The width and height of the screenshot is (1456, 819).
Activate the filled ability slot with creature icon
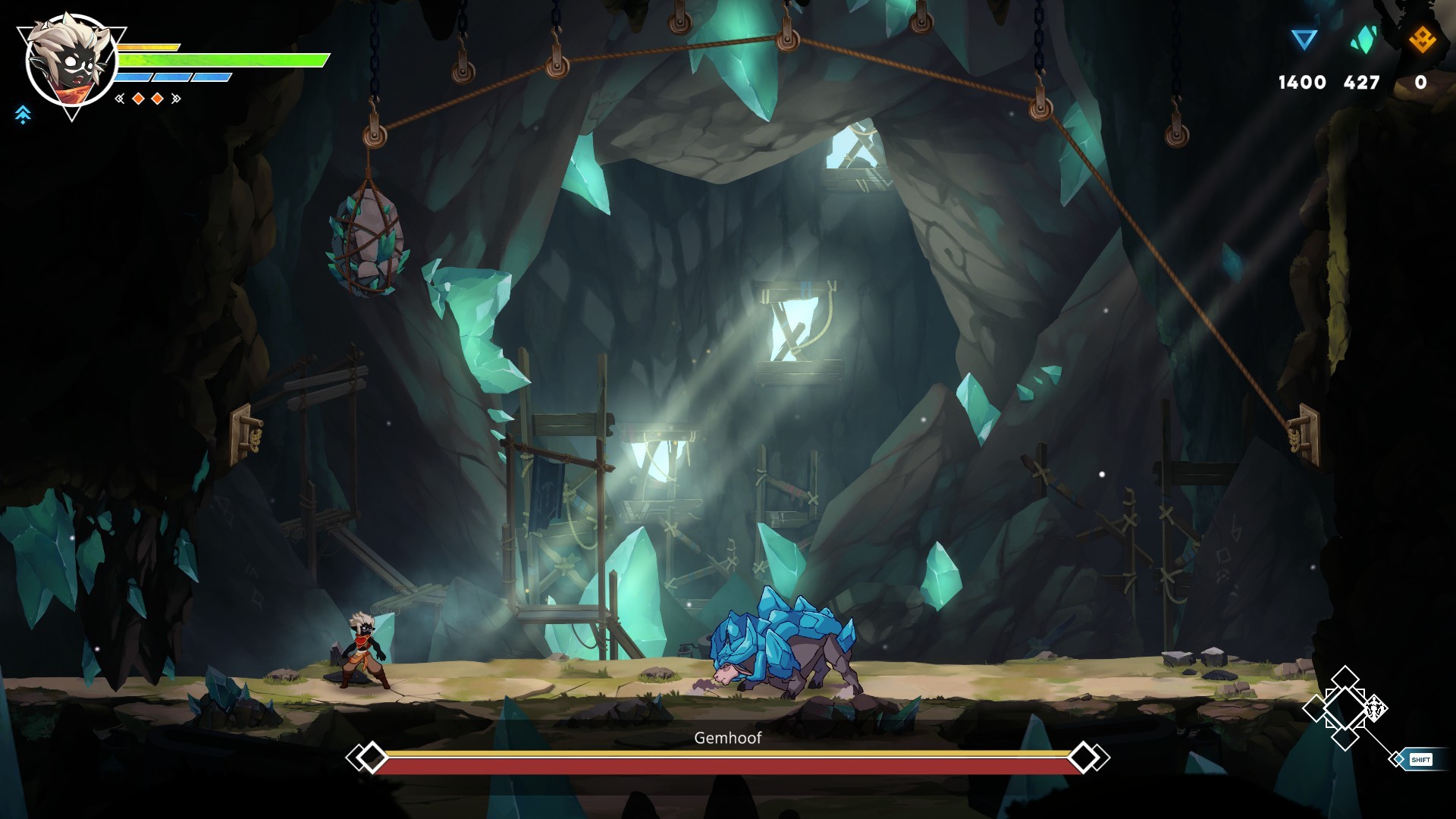(x=1375, y=709)
